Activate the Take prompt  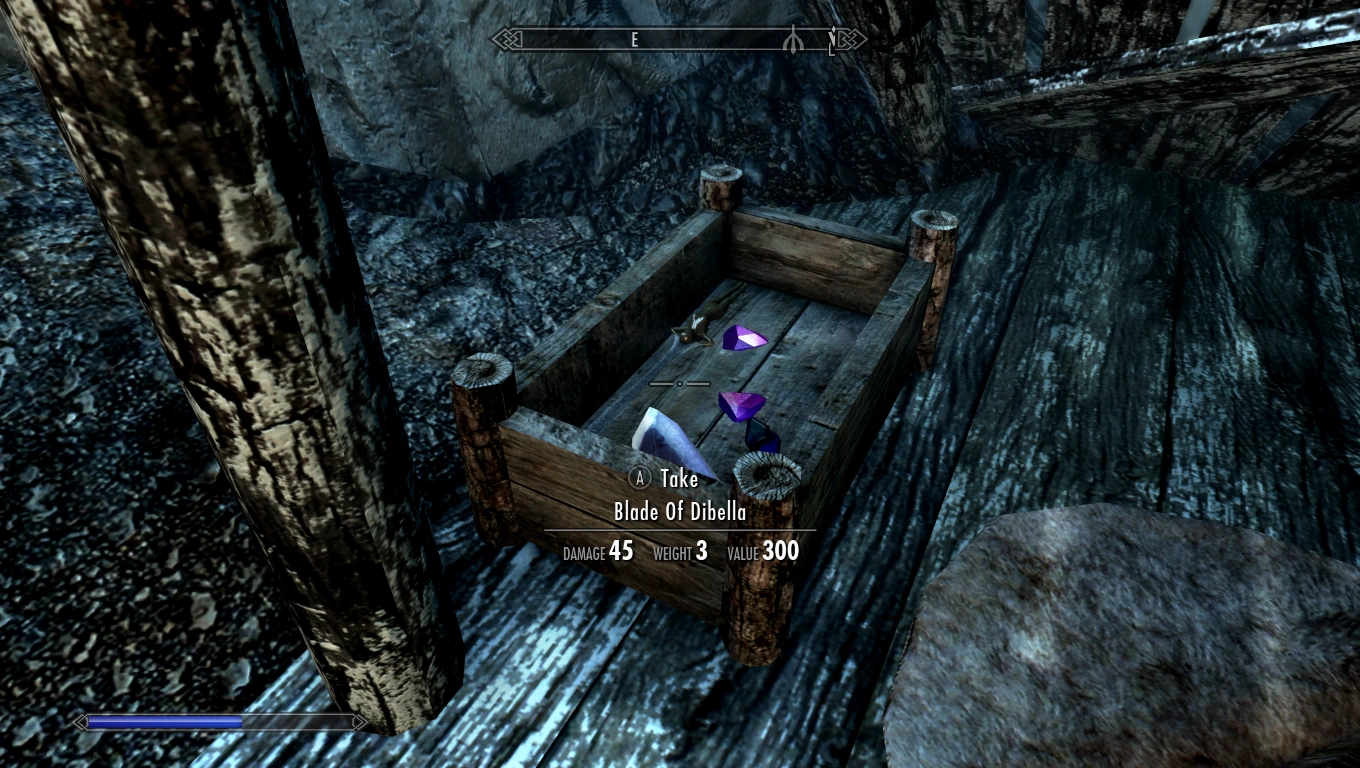(x=678, y=479)
